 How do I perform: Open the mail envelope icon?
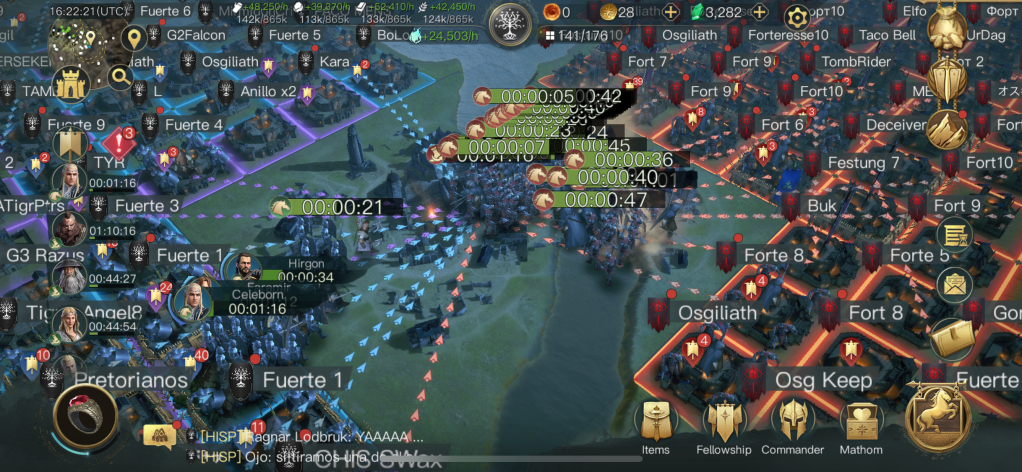coord(954,284)
